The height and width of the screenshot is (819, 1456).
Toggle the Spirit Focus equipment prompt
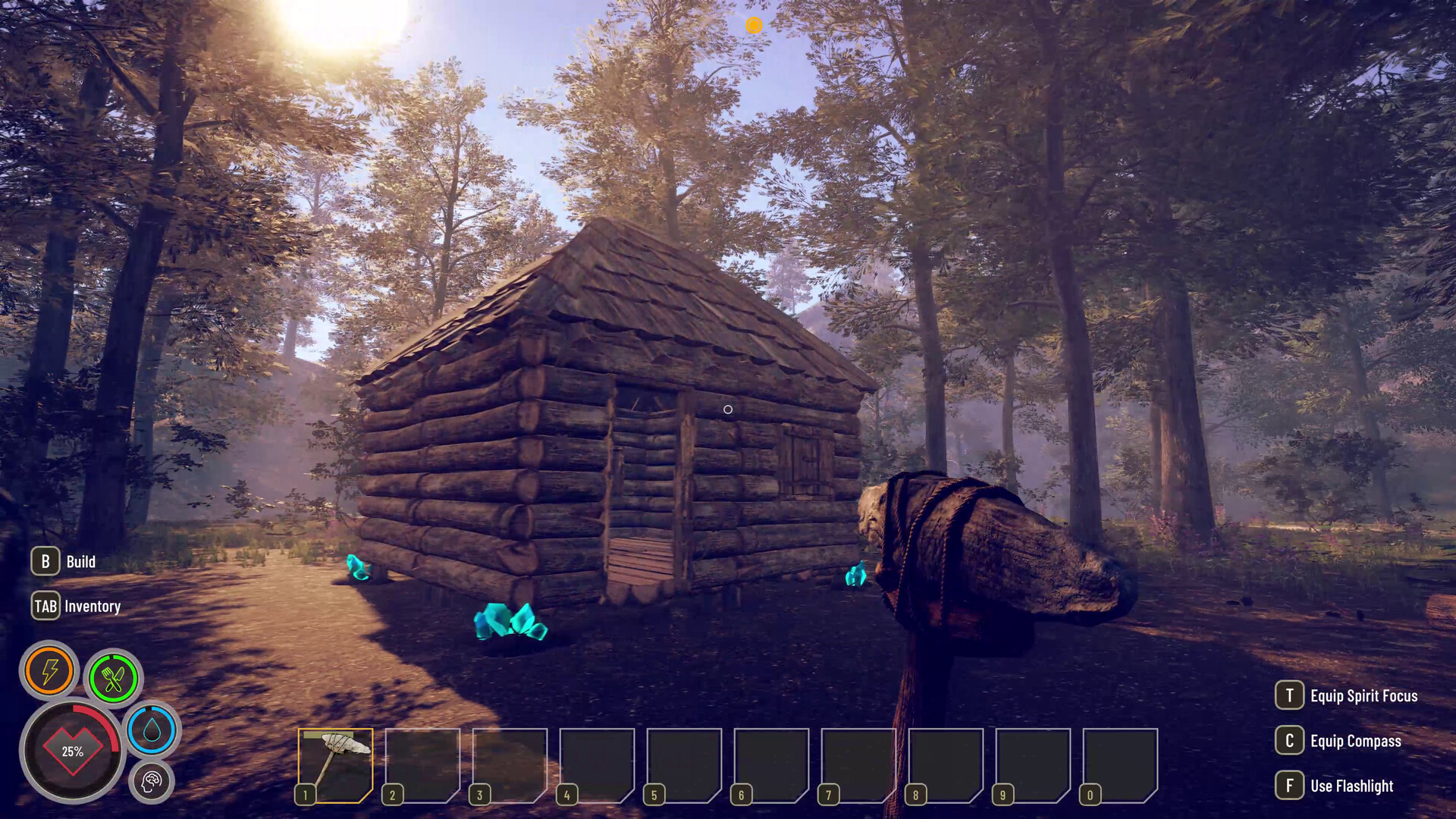[1363, 695]
